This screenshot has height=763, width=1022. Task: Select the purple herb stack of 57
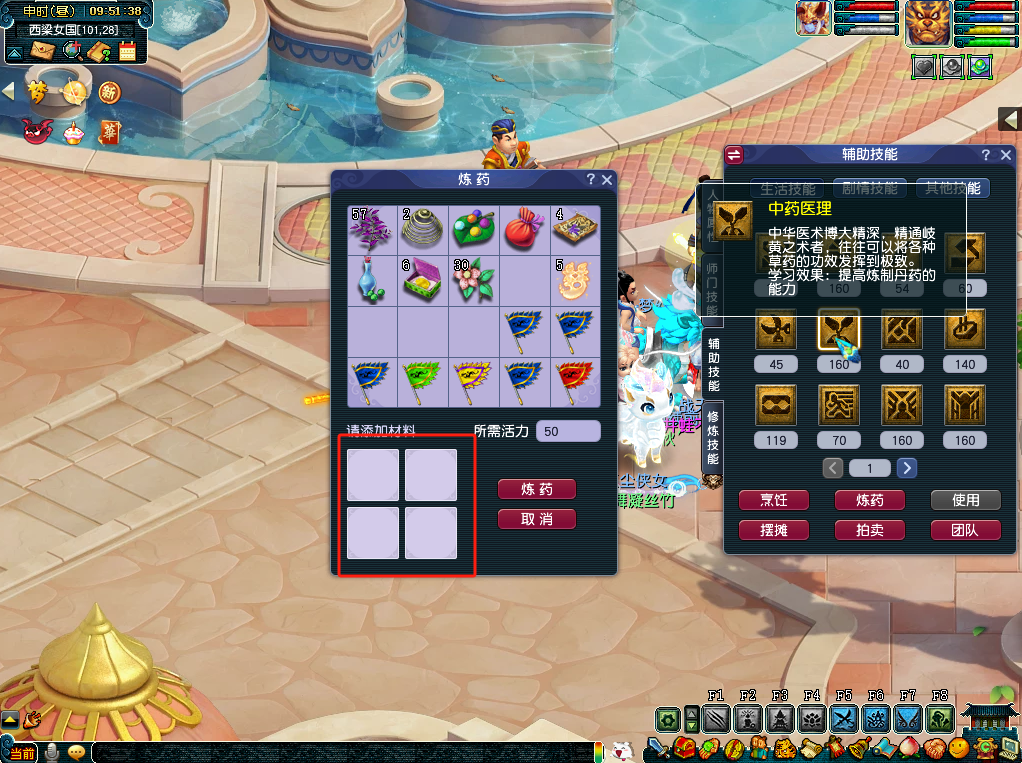click(372, 229)
